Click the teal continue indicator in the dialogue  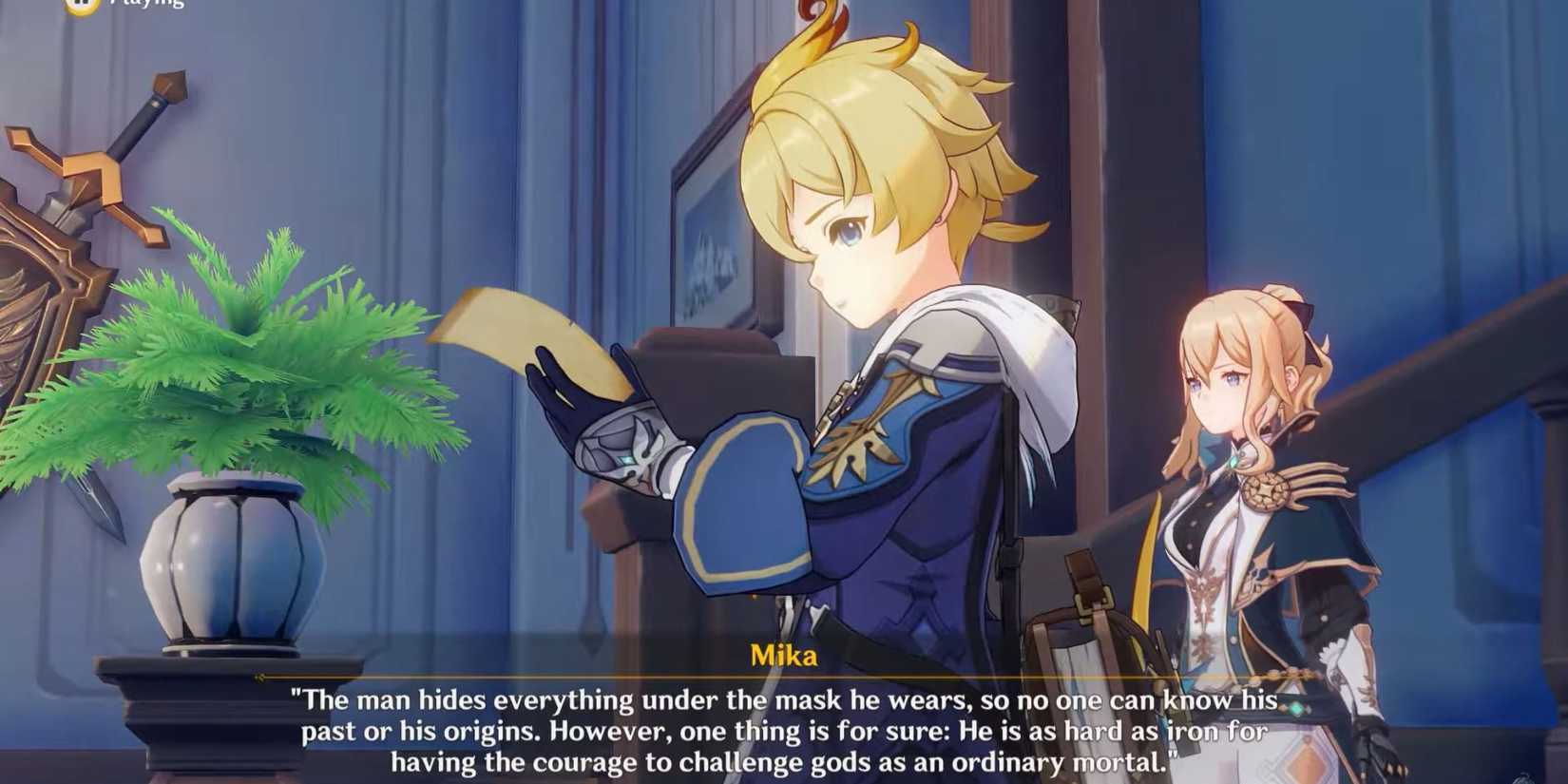[1294, 707]
